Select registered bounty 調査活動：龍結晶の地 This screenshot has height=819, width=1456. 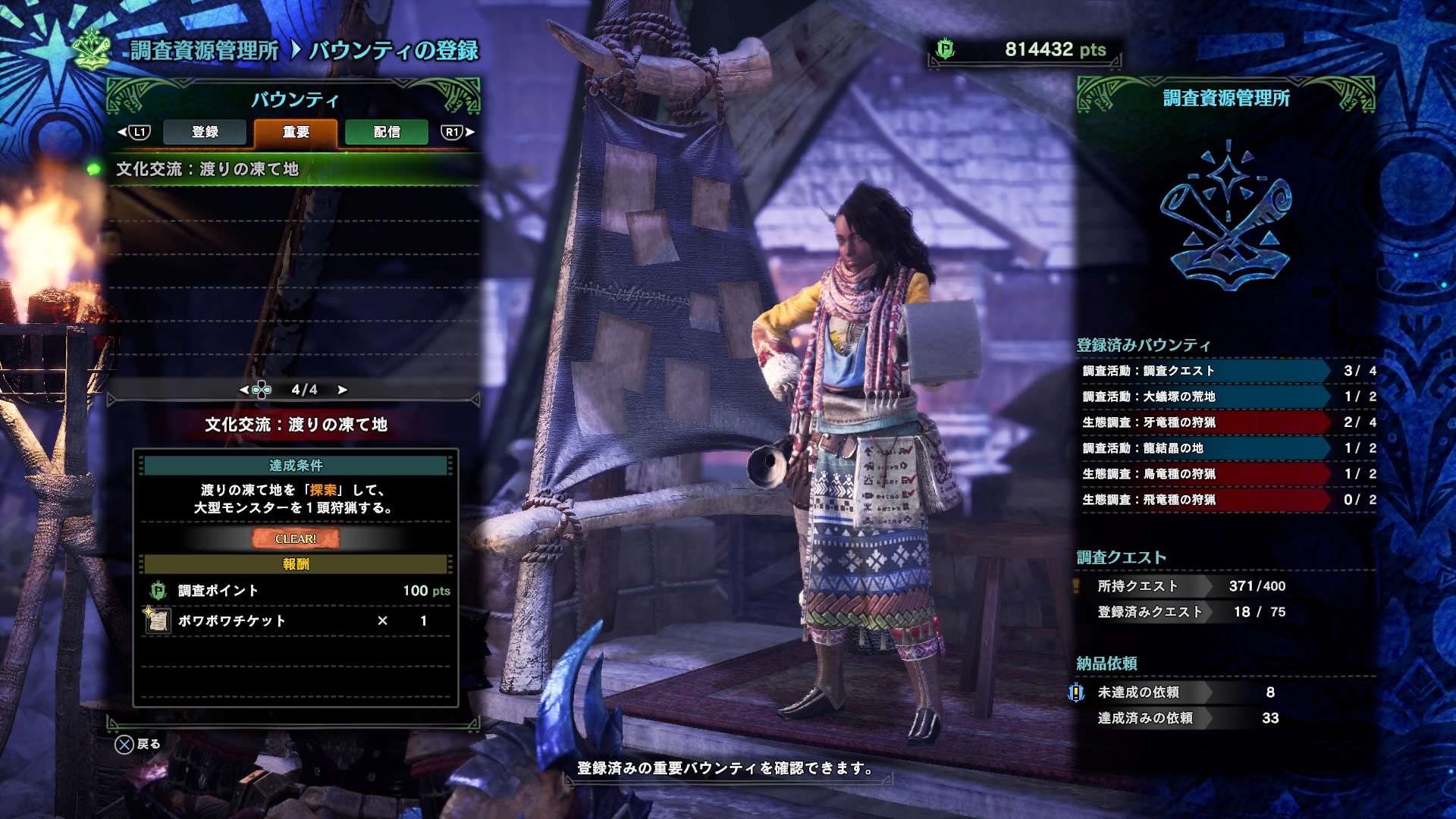point(1206,448)
